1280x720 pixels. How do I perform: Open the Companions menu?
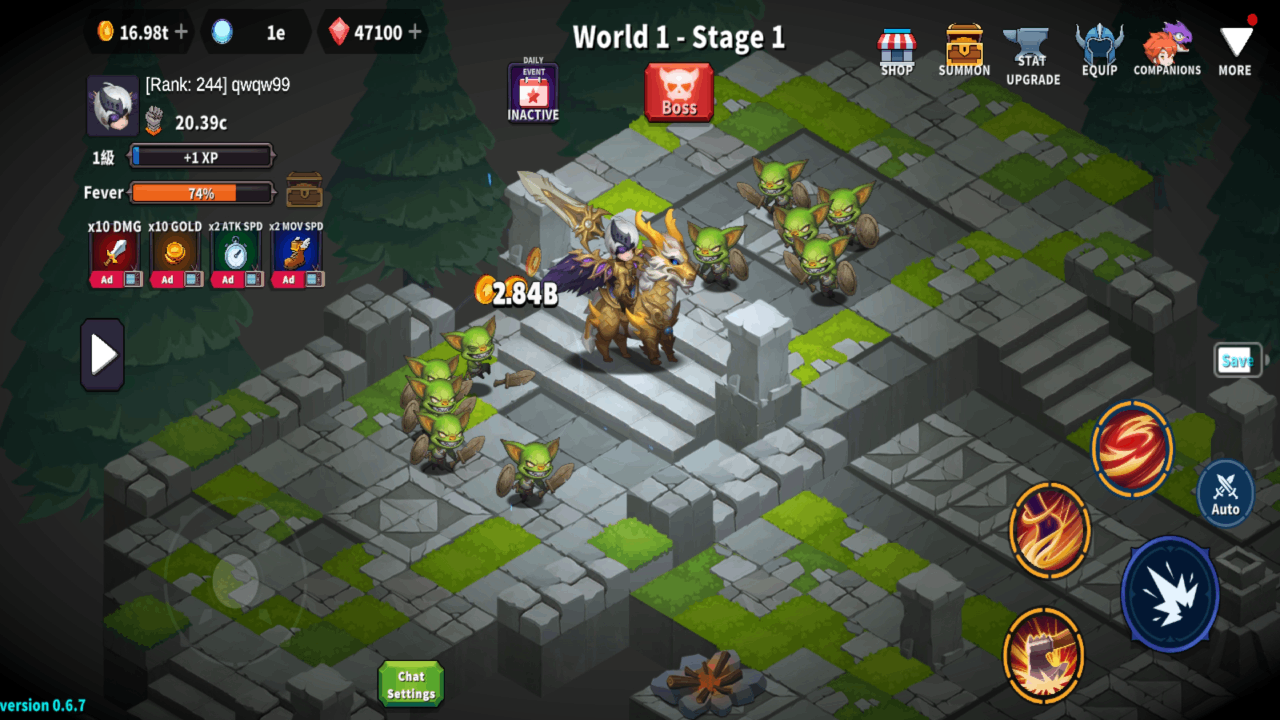[x=1167, y=48]
